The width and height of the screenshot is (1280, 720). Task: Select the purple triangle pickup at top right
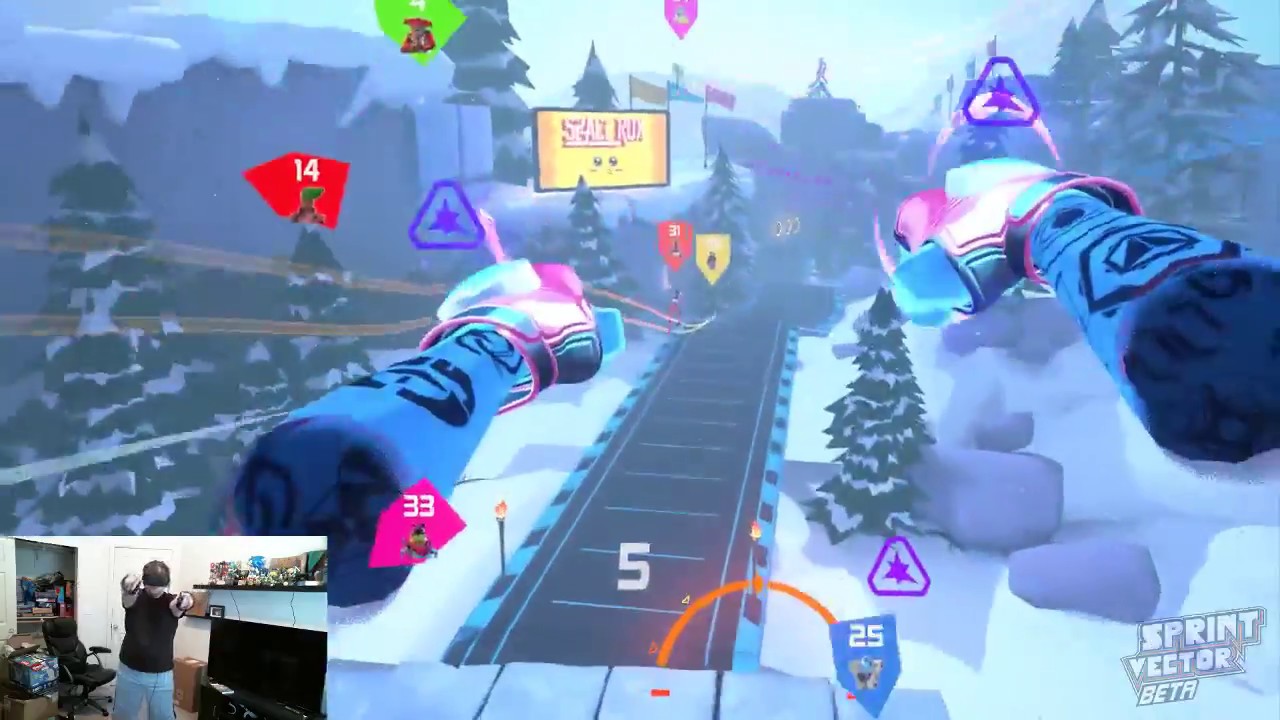[x=1000, y=90]
